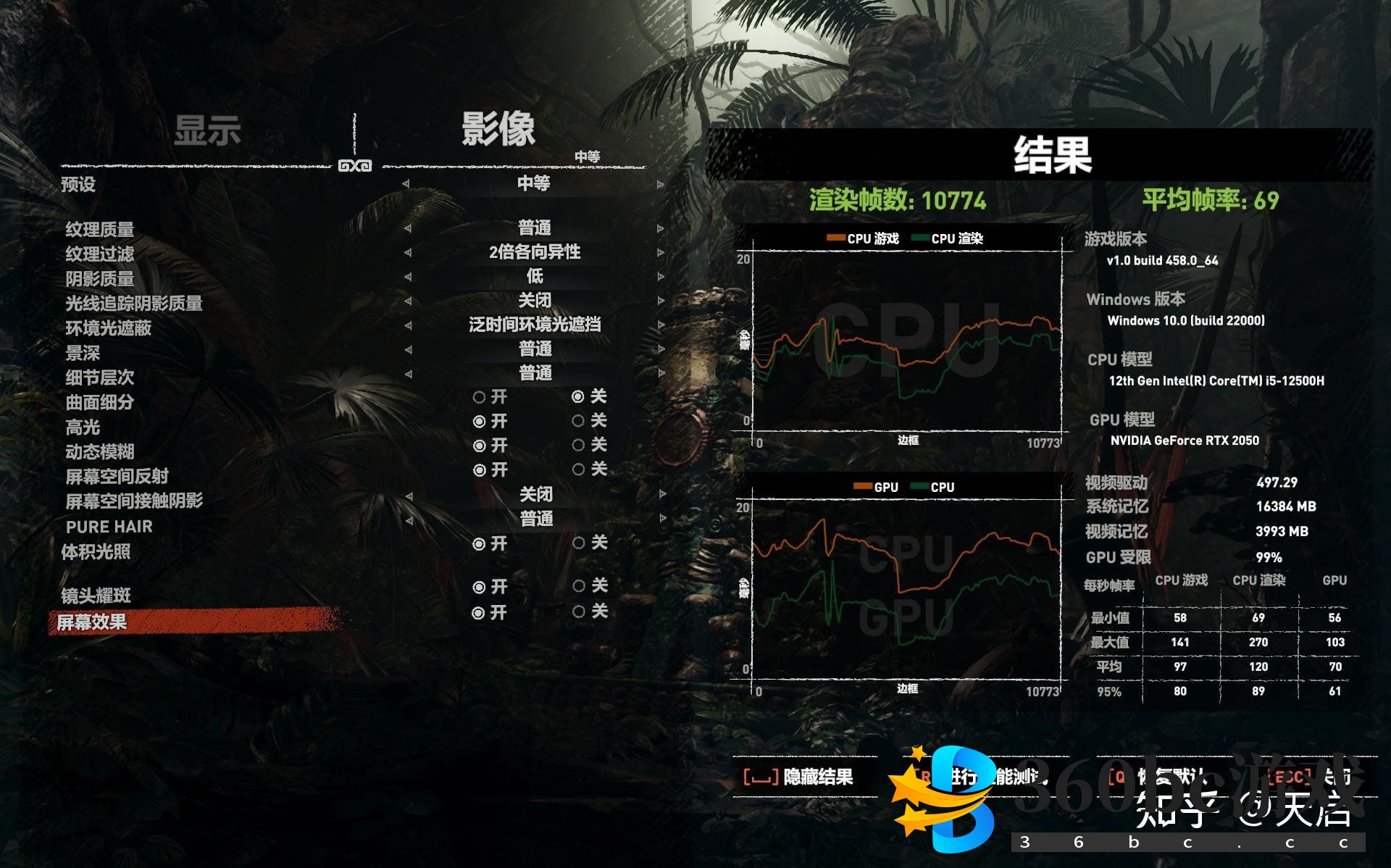Decrease 纹理过滤 using its left arrow
This screenshot has height=868, width=1391.
pos(407,253)
